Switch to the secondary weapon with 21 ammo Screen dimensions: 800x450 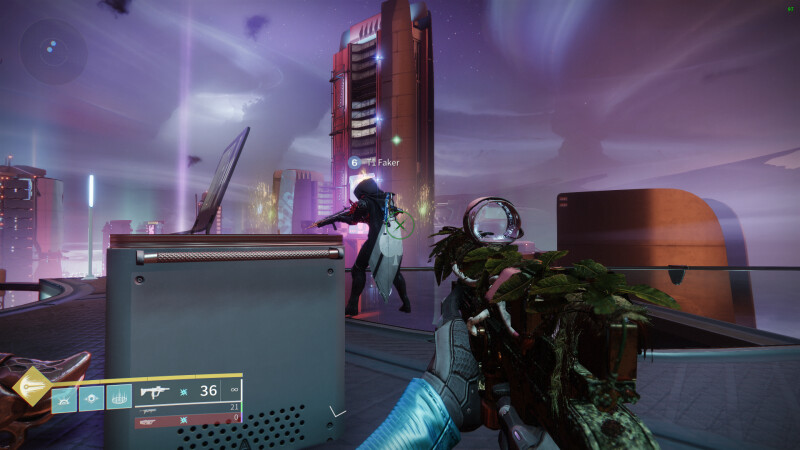pyautogui.click(x=188, y=408)
